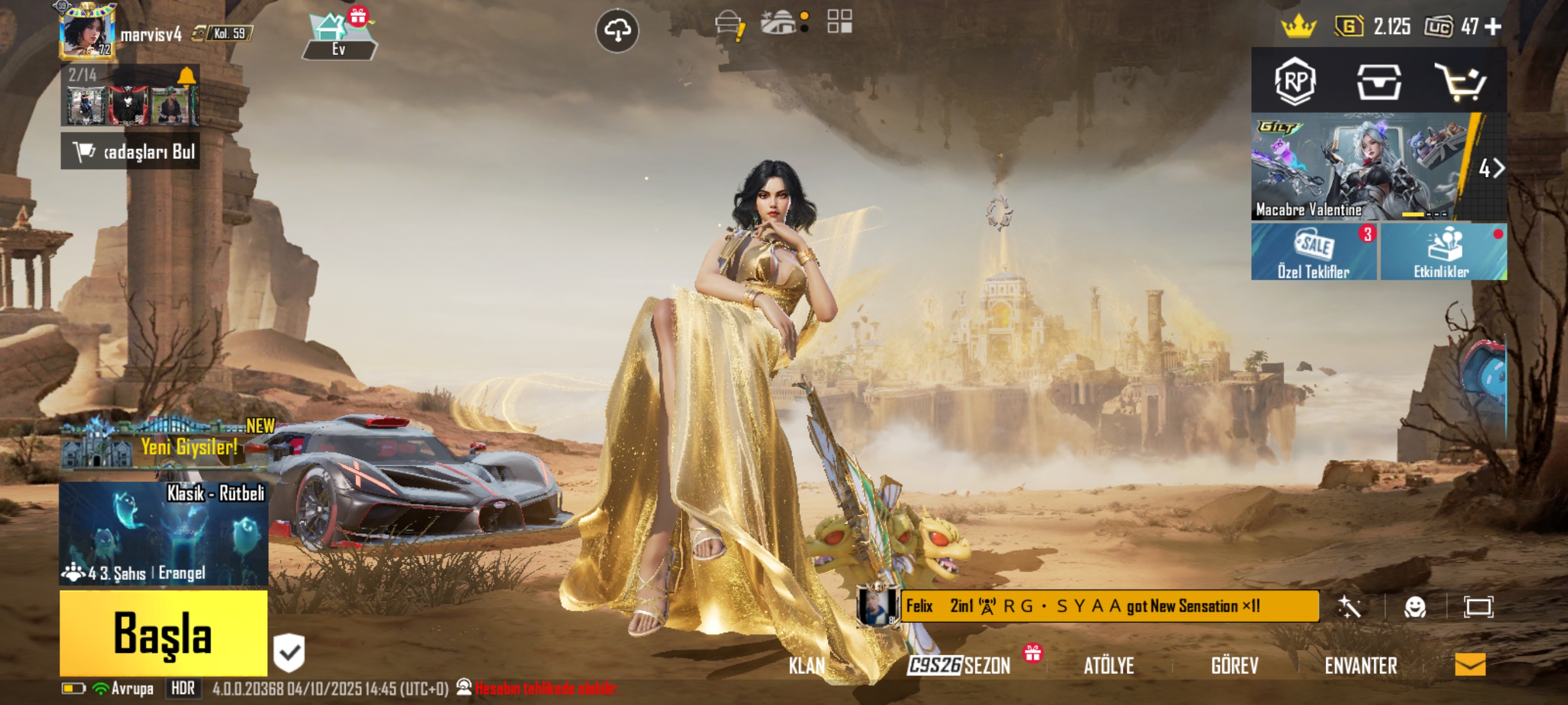The width and height of the screenshot is (1568, 705).
Task: Tap the yellow Başla start button
Action: click(163, 633)
